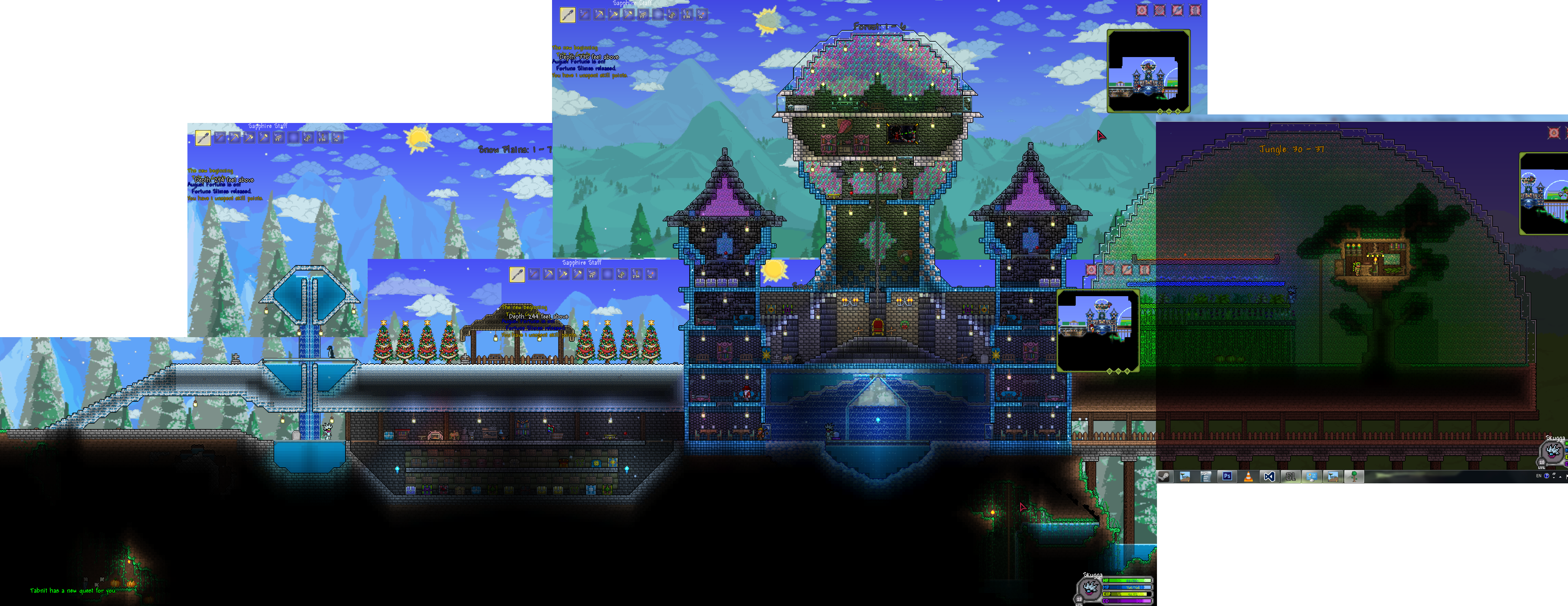Click the campfire buff icon in the Forest view
The image size is (1568, 606).
pos(1142,10)
